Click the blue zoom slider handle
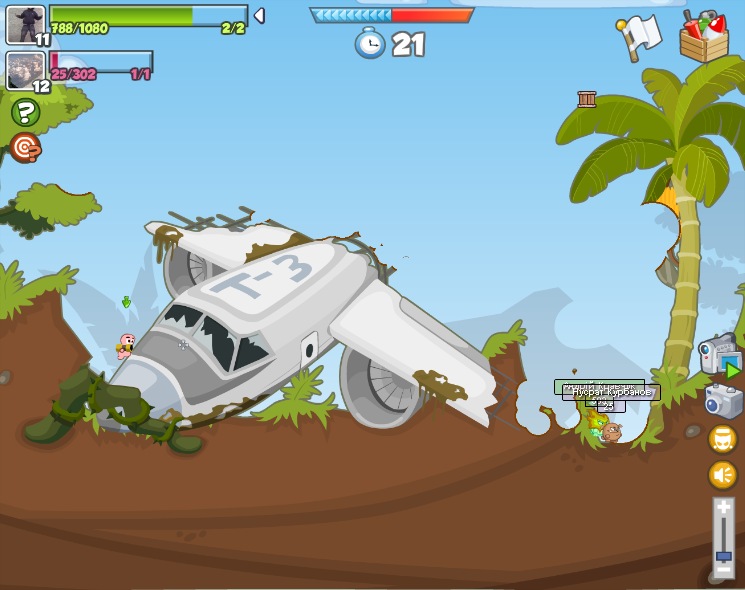The image size is (745, 590). (723, 555)
